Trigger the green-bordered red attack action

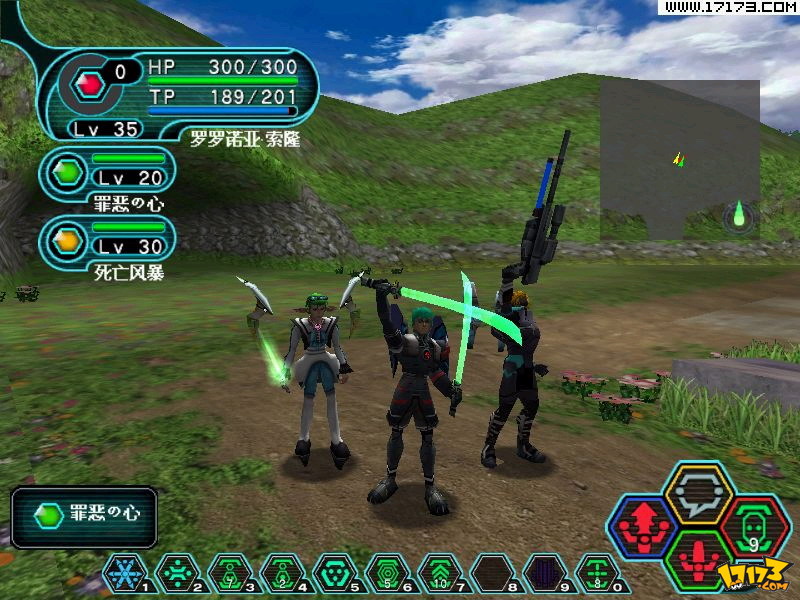(x=699, y=560)
